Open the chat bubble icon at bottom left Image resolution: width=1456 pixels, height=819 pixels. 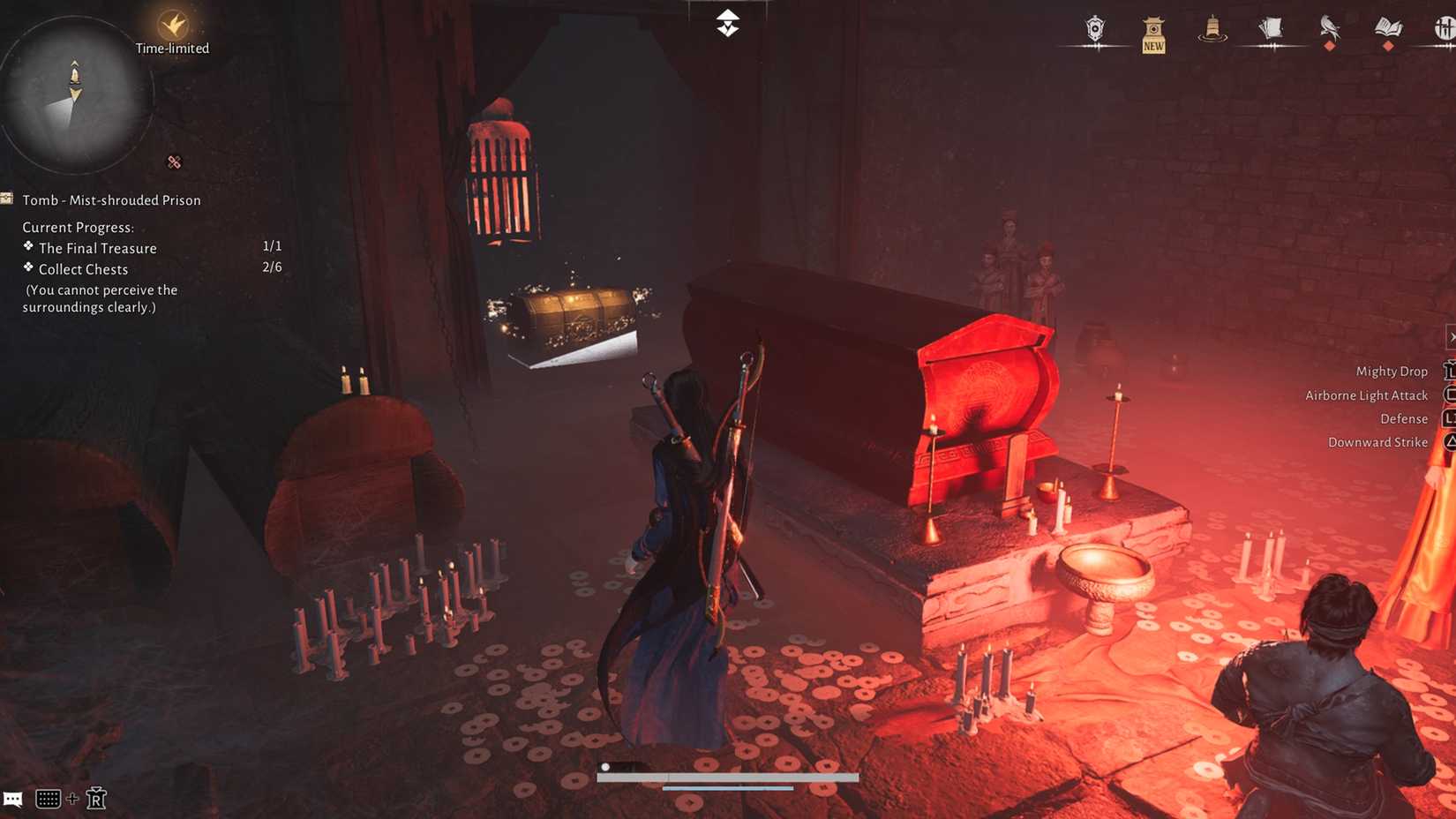tap(13, 799)
